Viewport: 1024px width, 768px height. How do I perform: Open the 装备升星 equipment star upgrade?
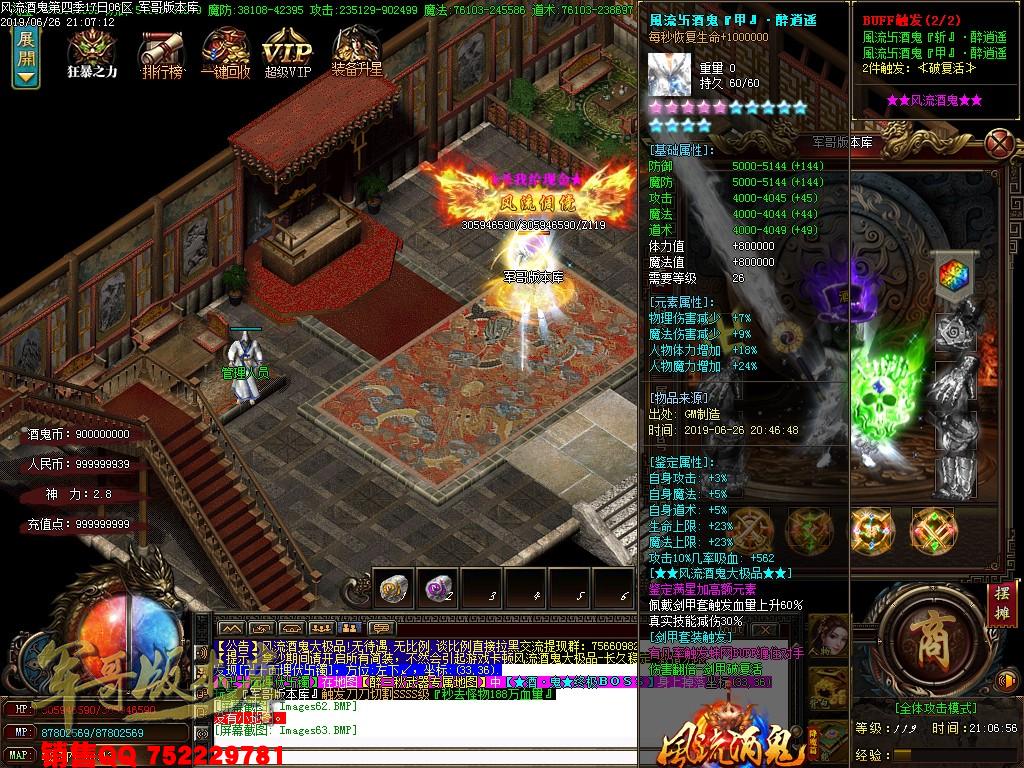click(x=357, y=50)
